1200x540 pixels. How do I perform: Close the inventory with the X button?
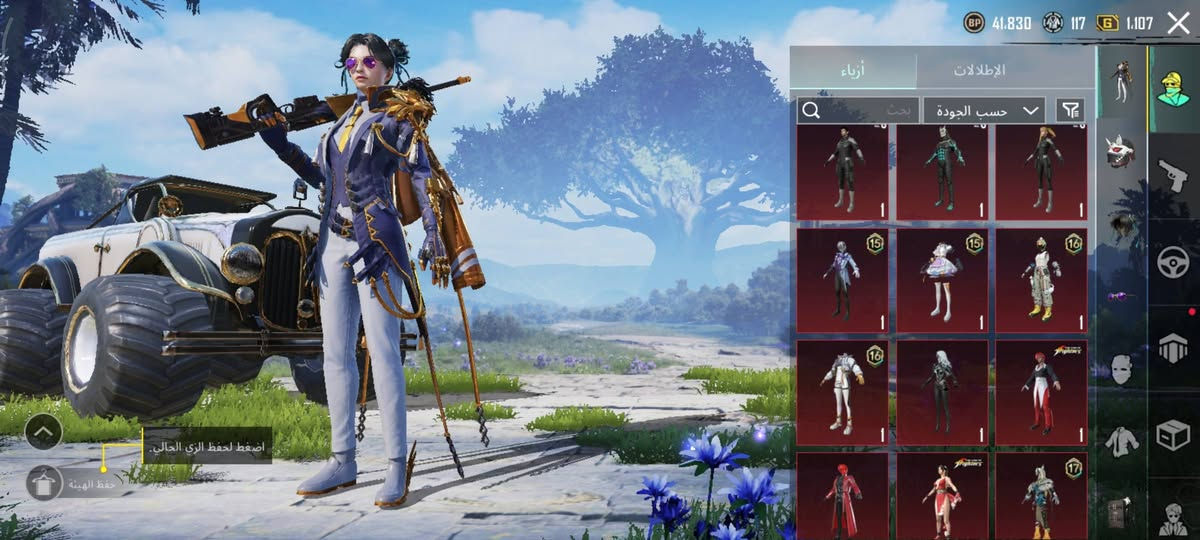1178,23
